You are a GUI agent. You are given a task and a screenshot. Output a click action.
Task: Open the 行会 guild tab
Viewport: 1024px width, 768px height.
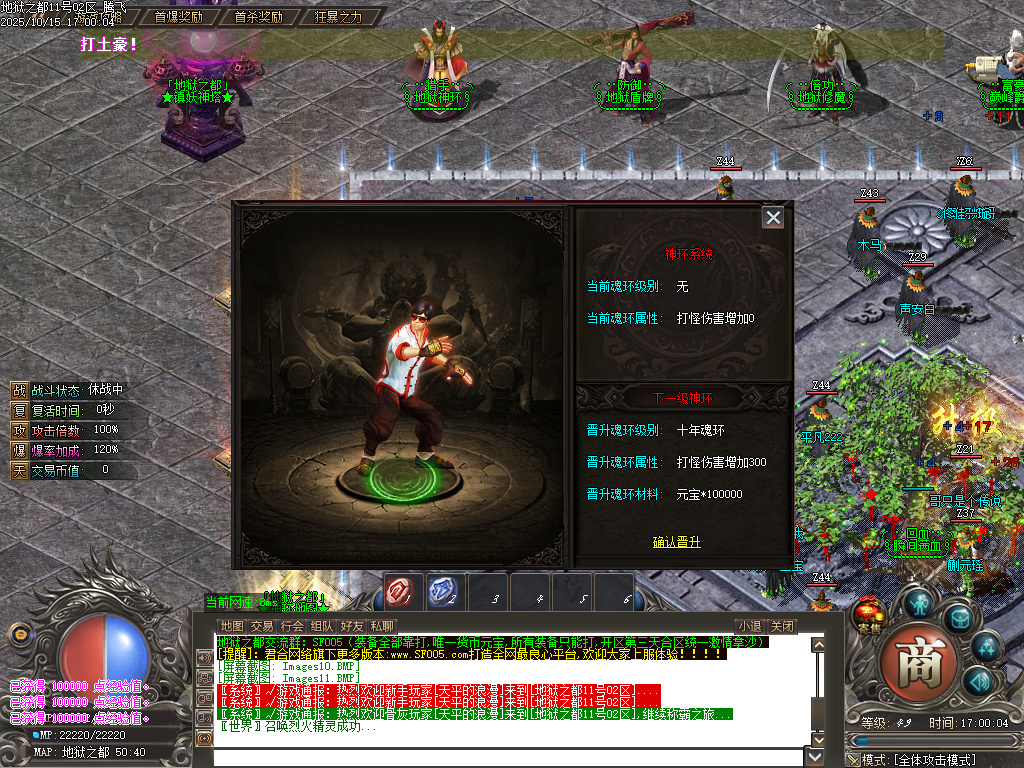(292, 626)
